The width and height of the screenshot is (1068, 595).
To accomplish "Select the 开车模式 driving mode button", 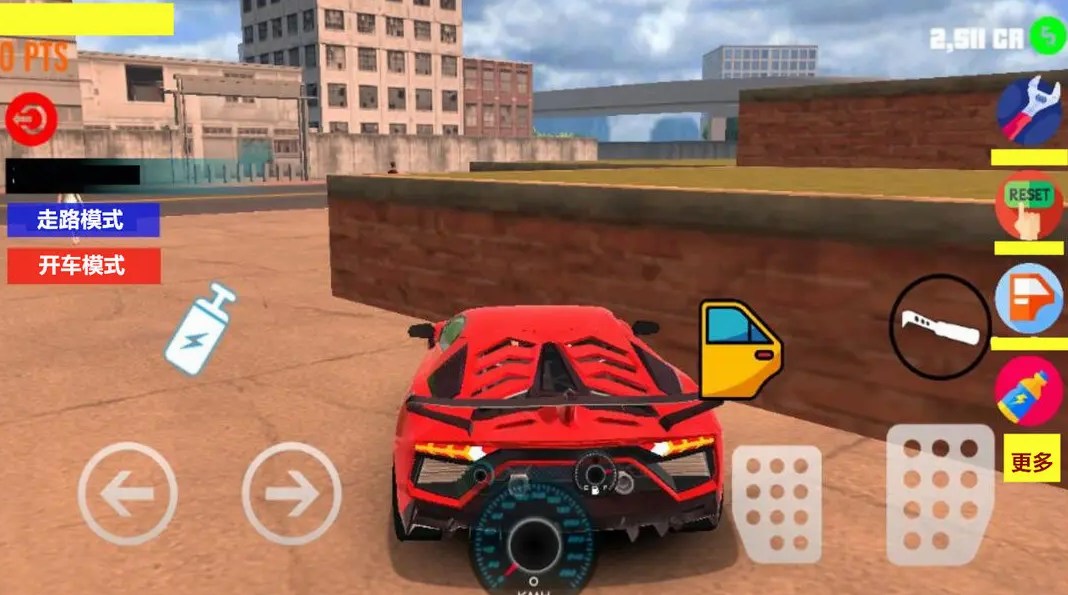I will point(83,266).
